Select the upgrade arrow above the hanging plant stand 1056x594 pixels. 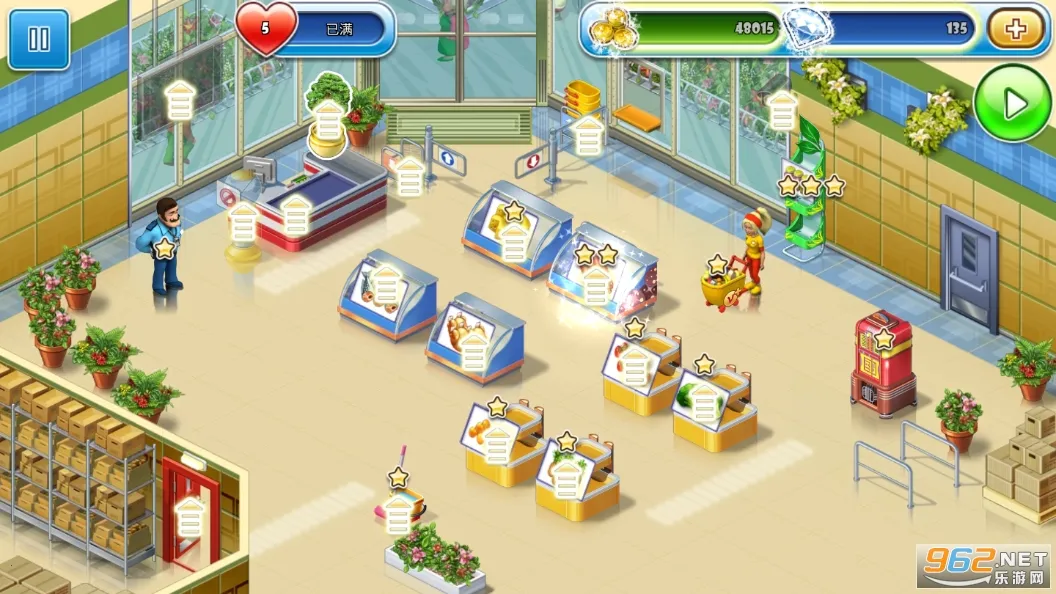coord(782,111)
